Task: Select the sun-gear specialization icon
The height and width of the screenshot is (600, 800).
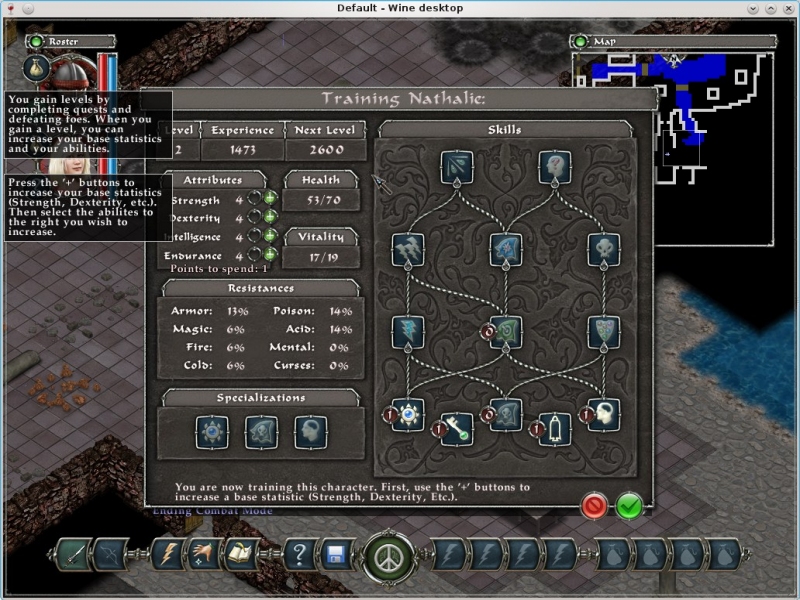Action: 212,432
